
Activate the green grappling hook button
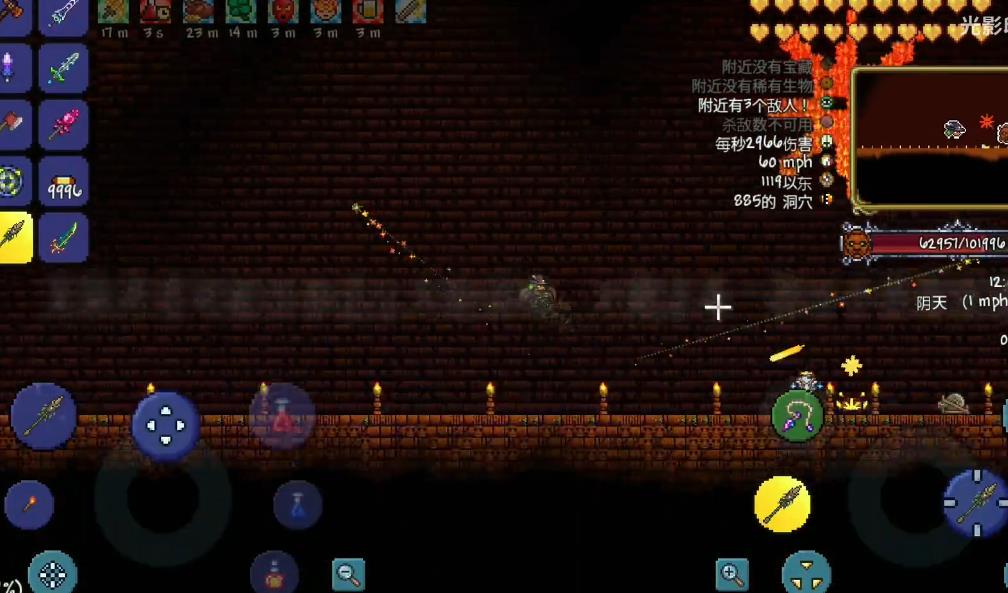[x=797, y=415]
